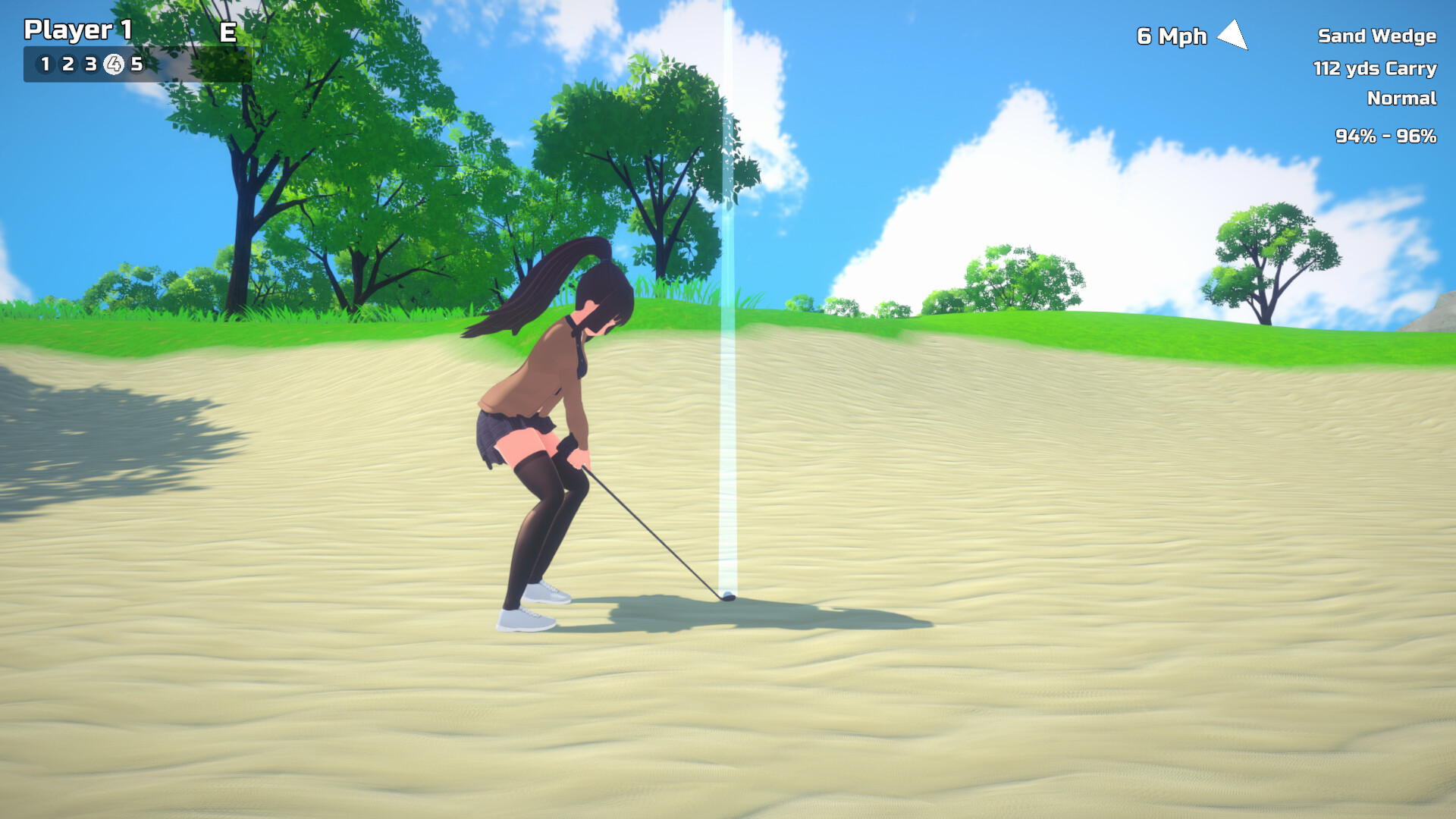Click the E score label
The height and width of the screenshot is (819, 1456).
pos(227,33)
